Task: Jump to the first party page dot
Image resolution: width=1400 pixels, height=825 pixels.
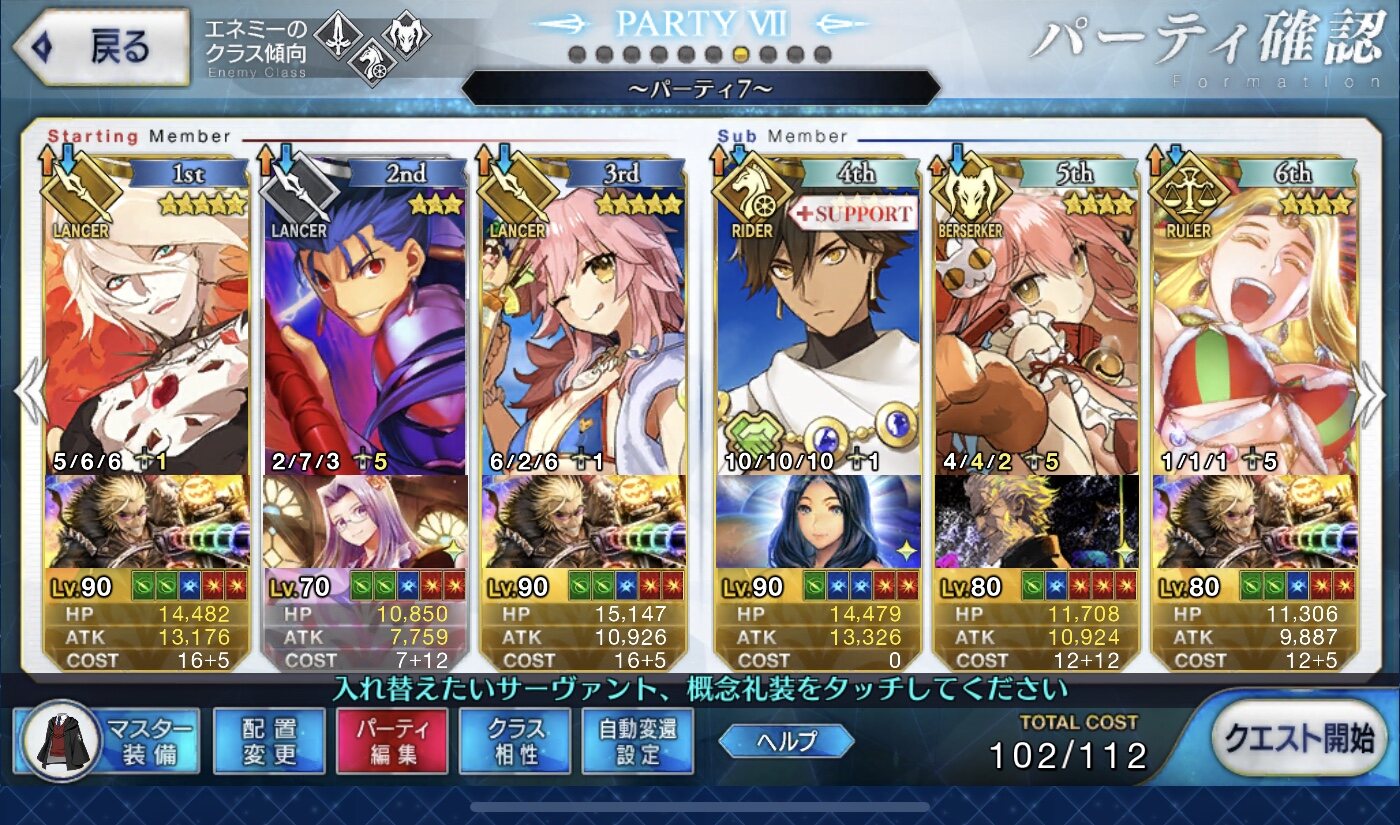Action: tap(577, 54)
